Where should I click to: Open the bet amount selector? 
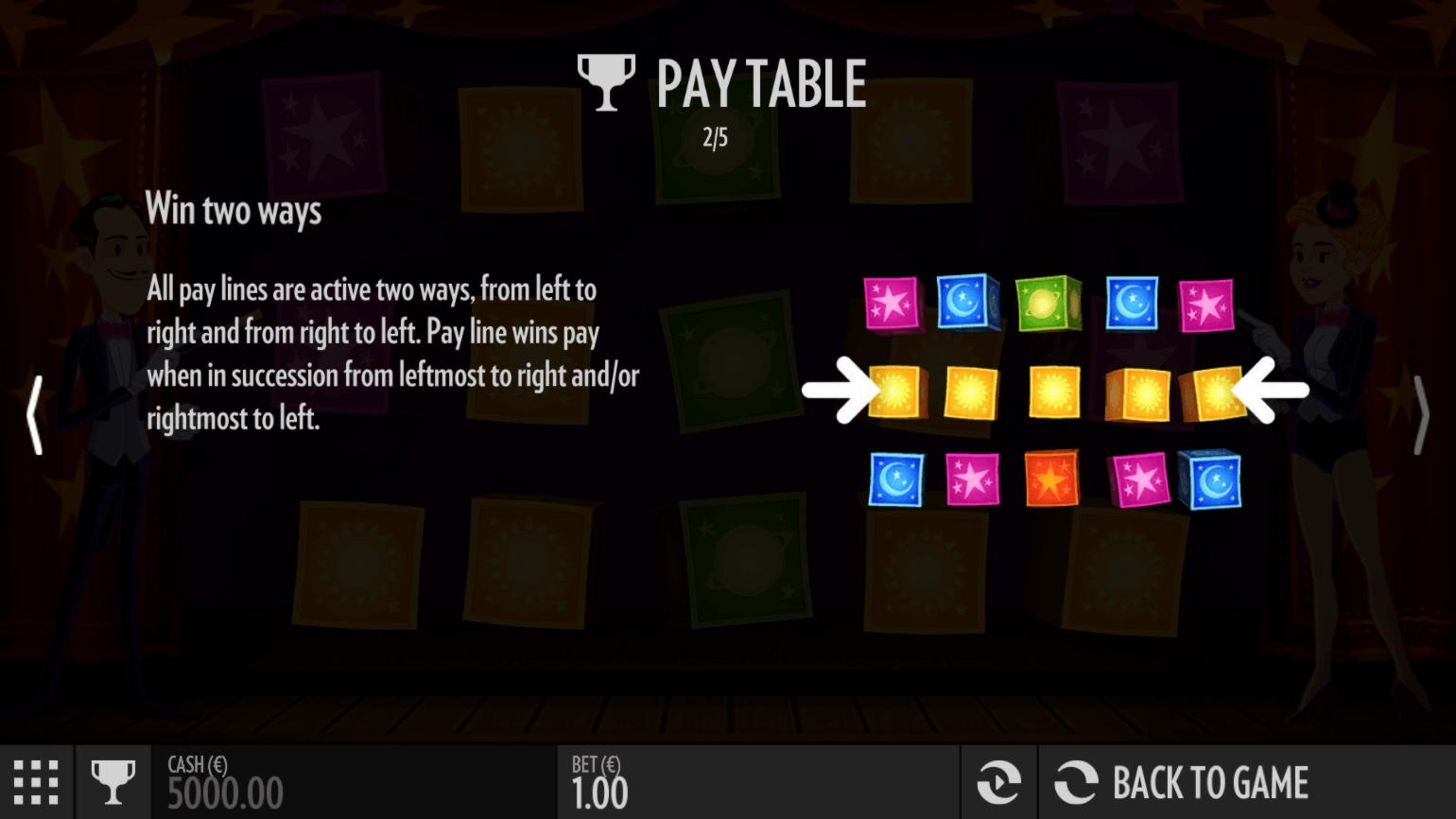coord(599,783)
